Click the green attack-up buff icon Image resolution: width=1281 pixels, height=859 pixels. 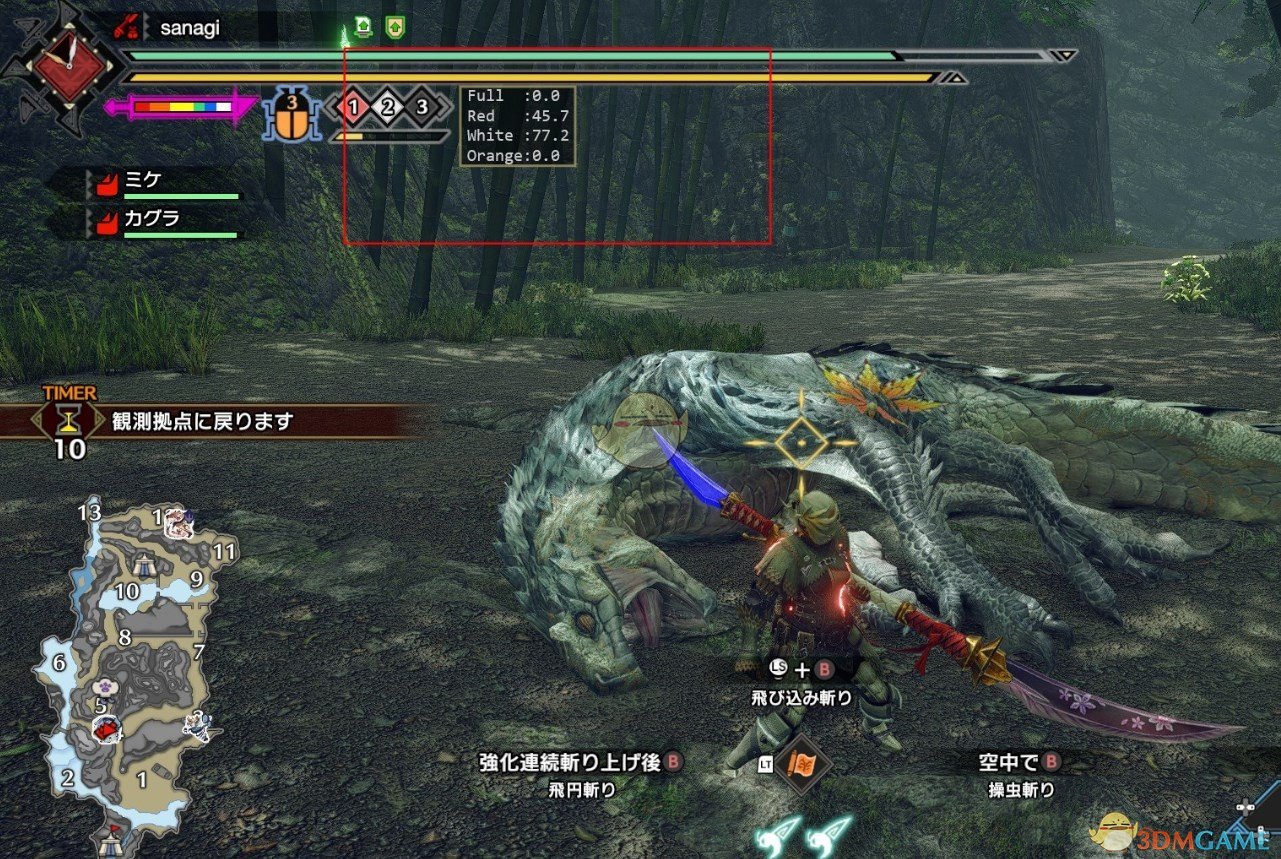(x=363, y=27)
